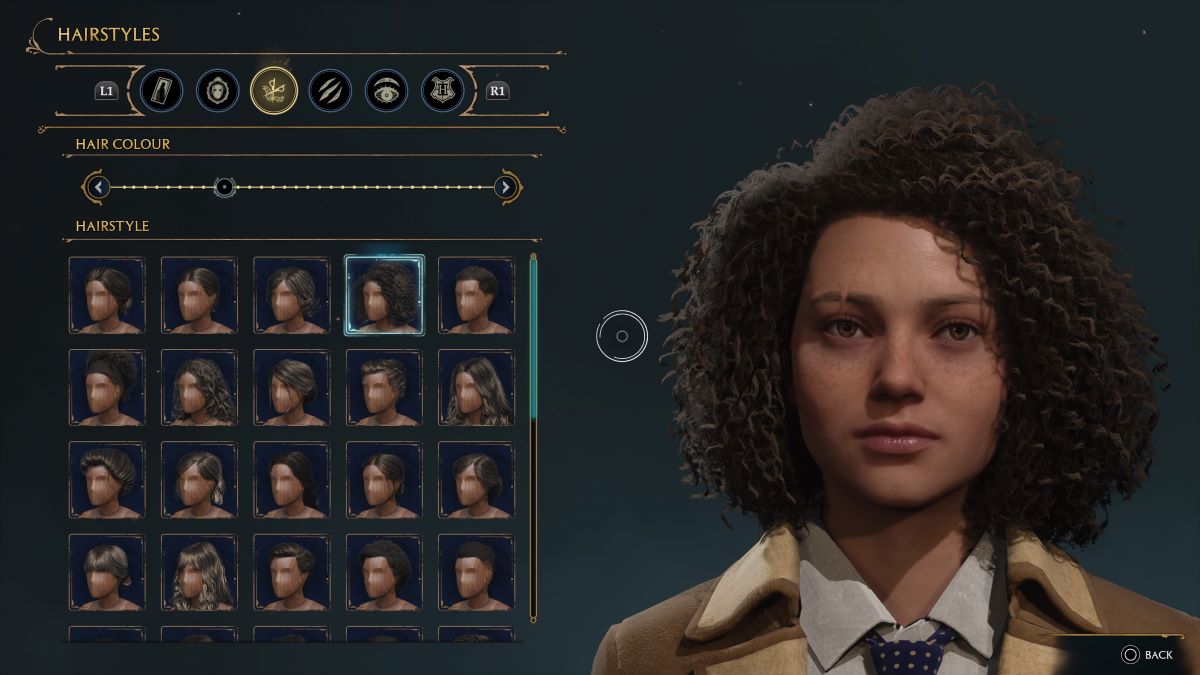The image size is (1200, 675).
Task: Open the Hogwarts crest tab
Action: (442, 91)
